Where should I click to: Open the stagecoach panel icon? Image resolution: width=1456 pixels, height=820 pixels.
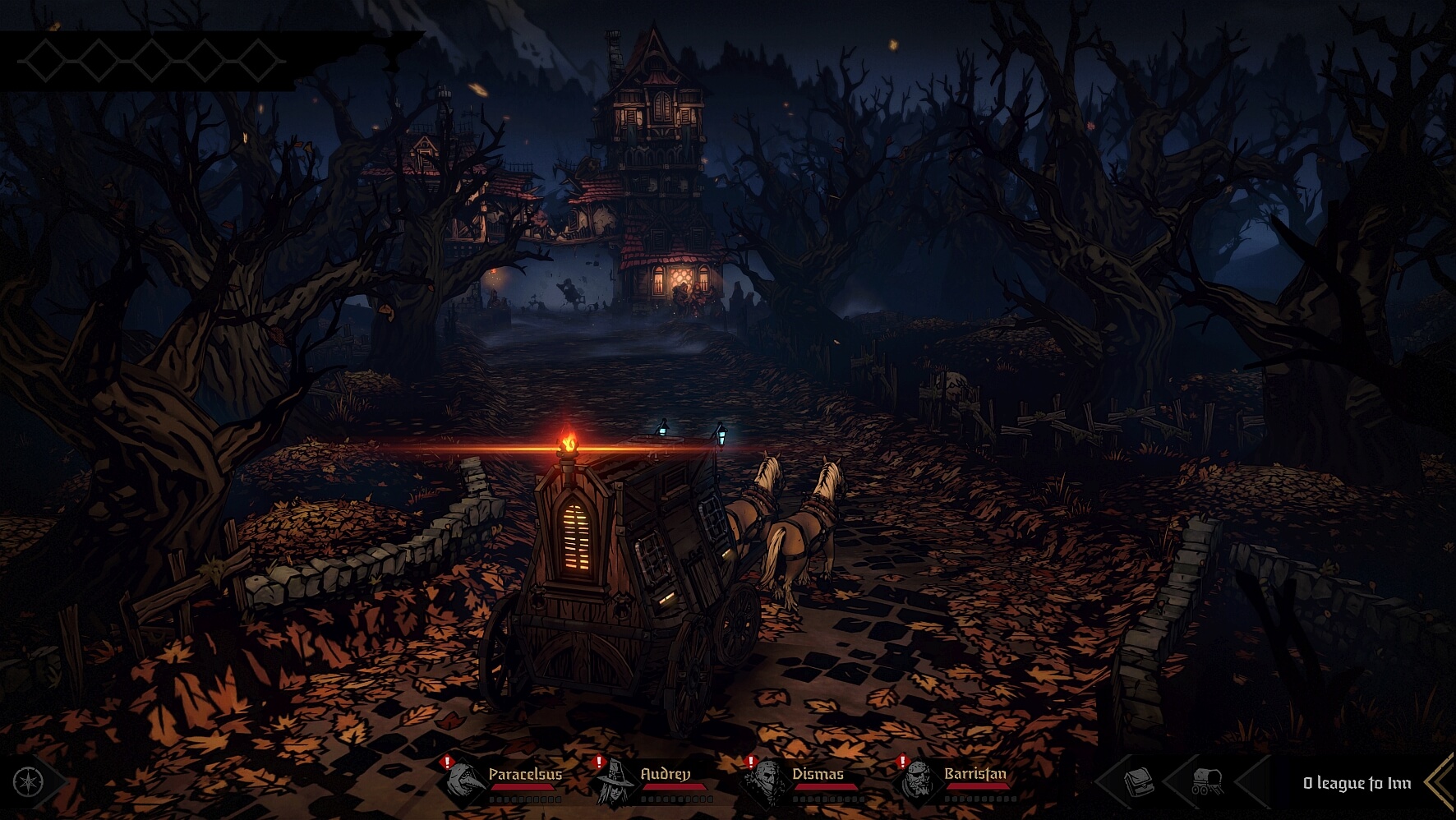1206,782
